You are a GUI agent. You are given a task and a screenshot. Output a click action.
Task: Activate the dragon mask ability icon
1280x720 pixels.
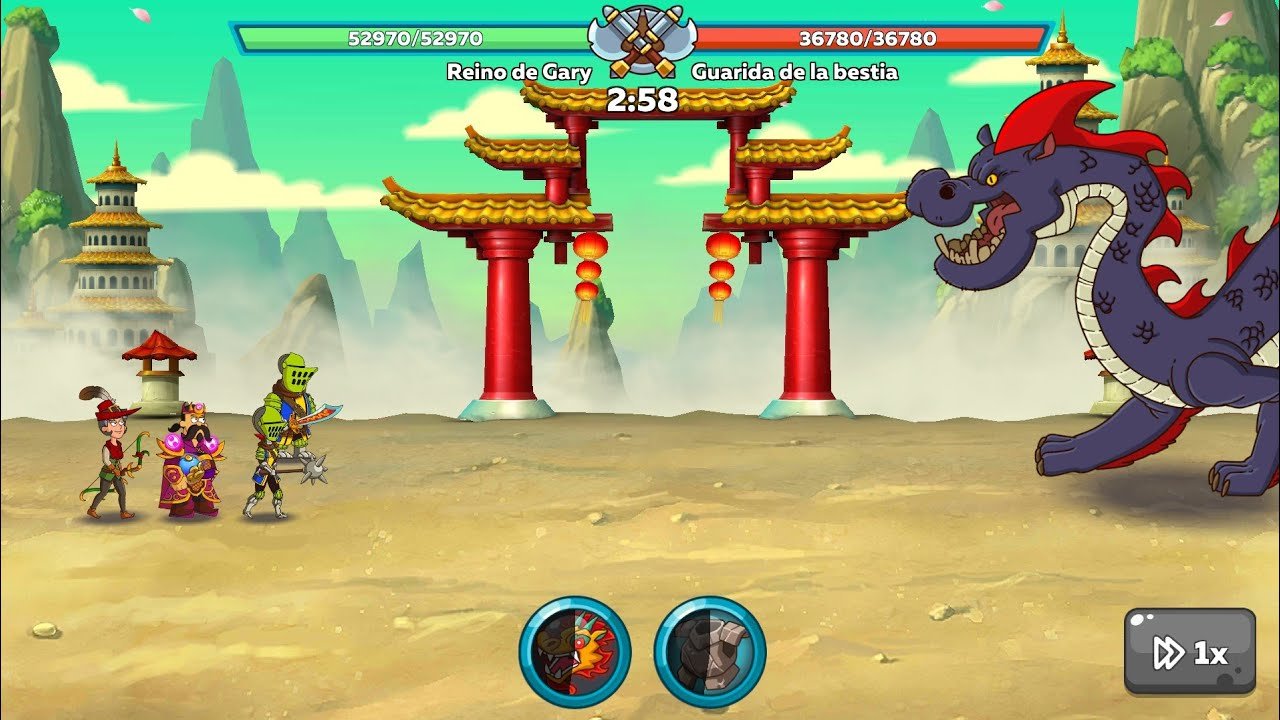pos(575,652)
